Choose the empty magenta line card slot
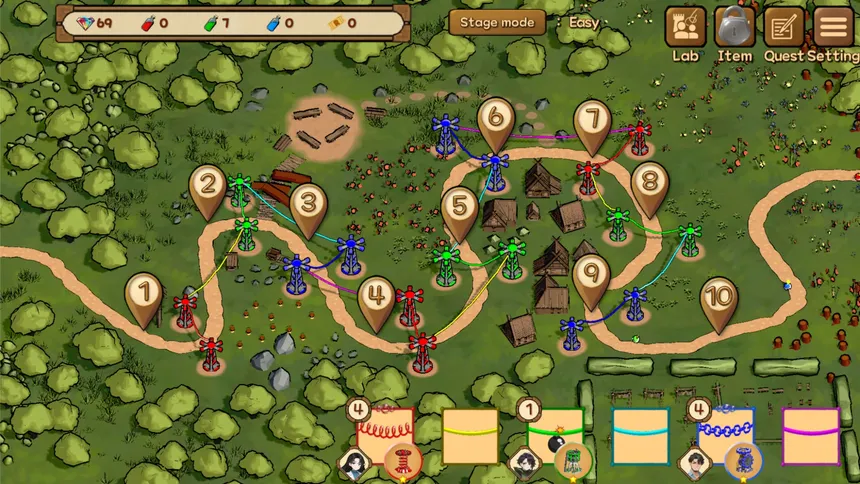The width and height of the screenshot is (860, 484). click(810, 435)
